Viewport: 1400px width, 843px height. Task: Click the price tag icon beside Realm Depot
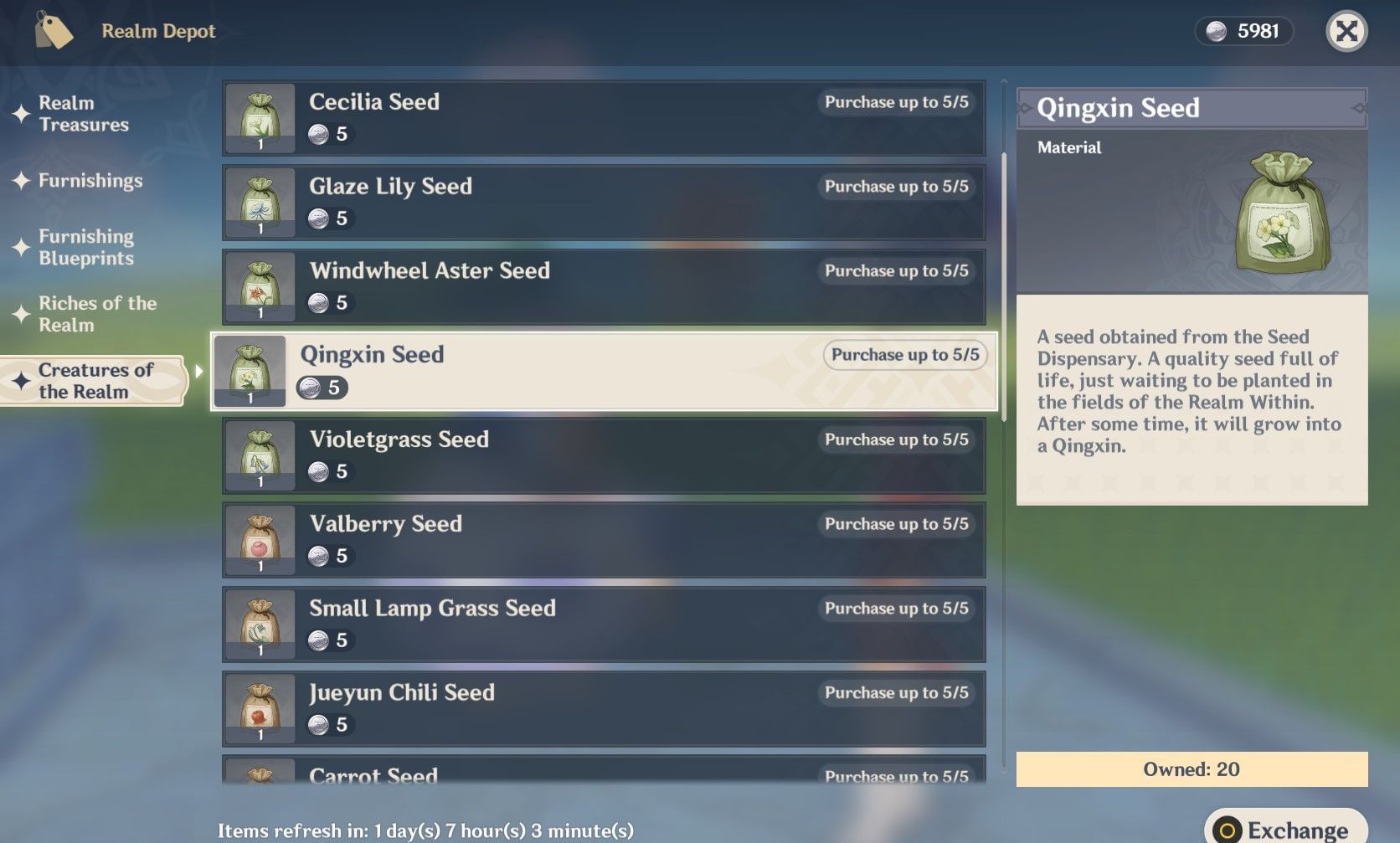[54, 31]
